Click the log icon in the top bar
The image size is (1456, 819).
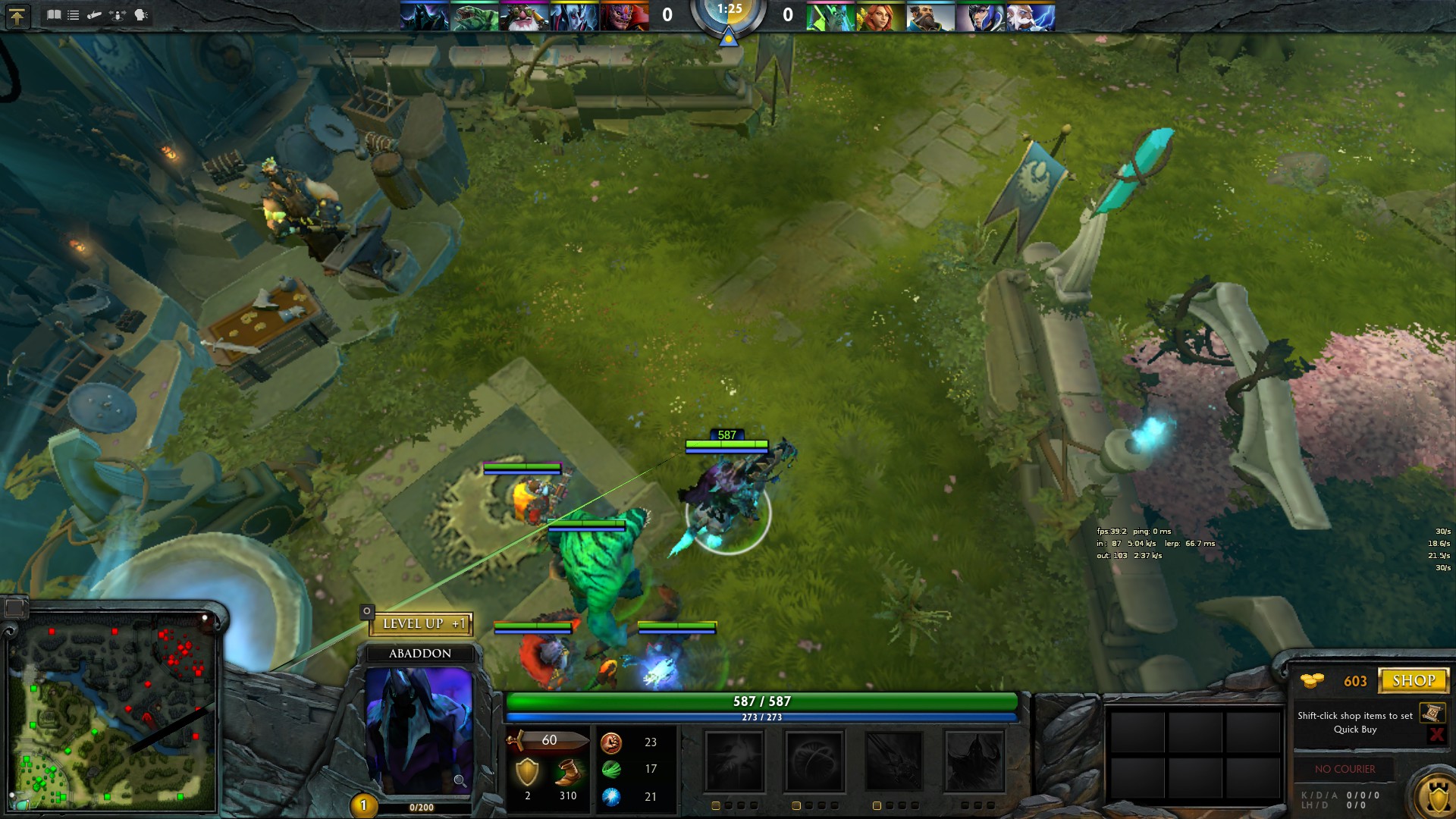(x=95, y=14)
